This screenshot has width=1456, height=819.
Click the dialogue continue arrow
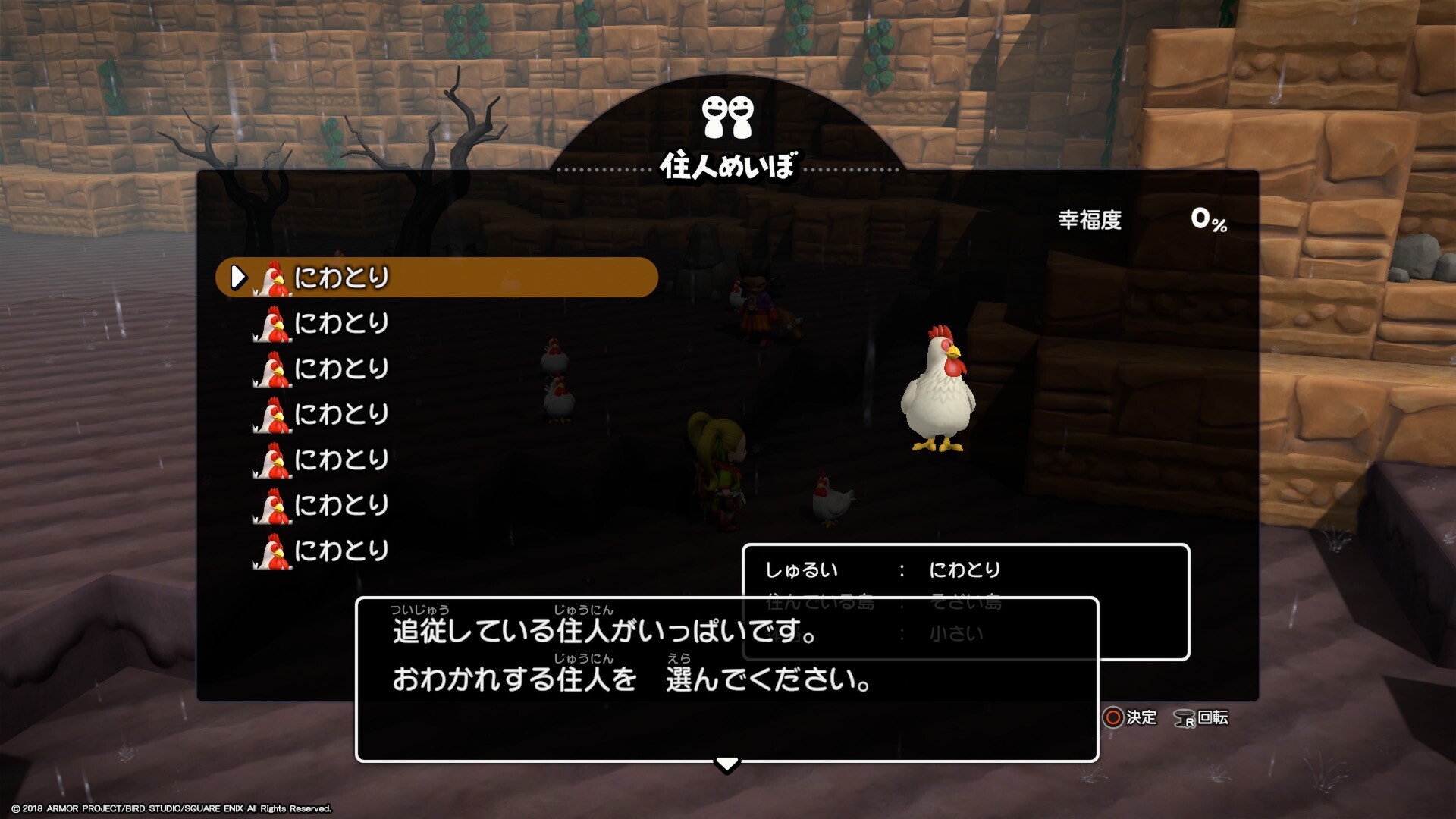point(726,764)
